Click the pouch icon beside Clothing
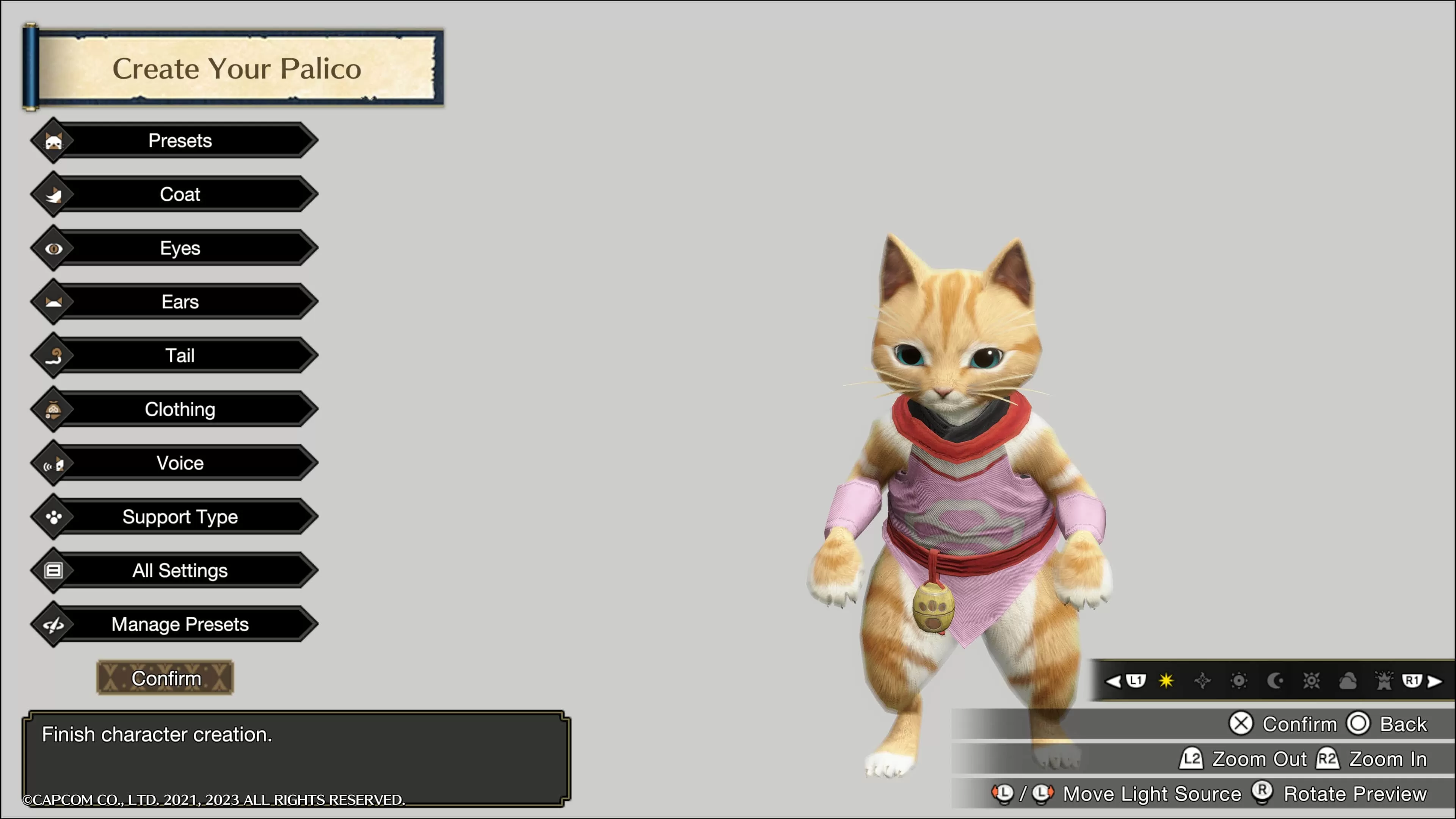The image size is (1456, 819). [54, 409]
